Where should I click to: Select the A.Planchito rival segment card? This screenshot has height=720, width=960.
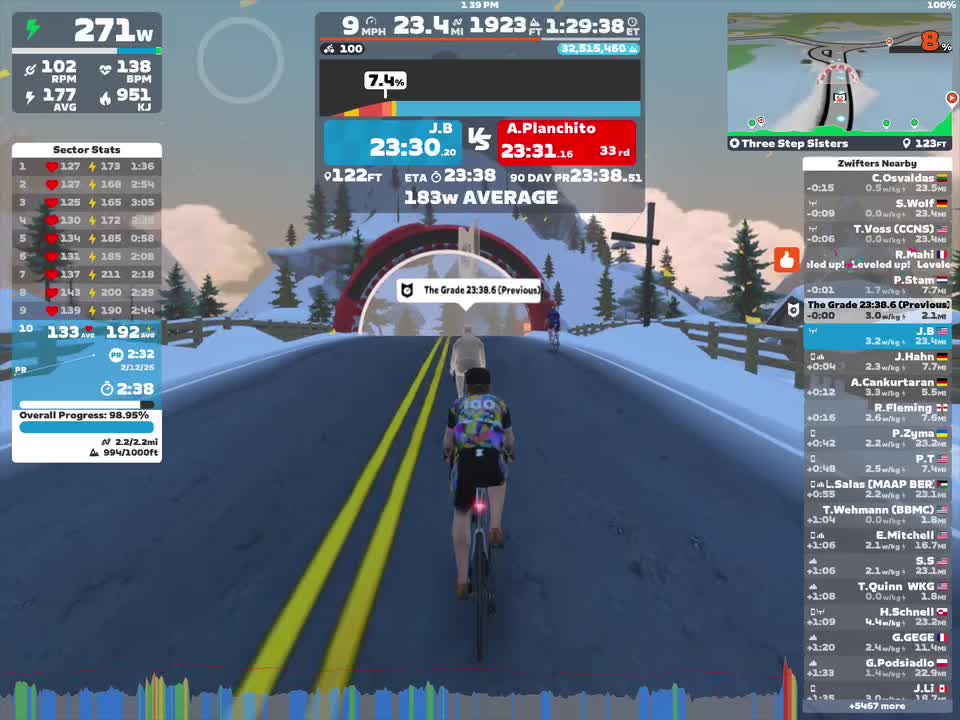pos(566,142)
